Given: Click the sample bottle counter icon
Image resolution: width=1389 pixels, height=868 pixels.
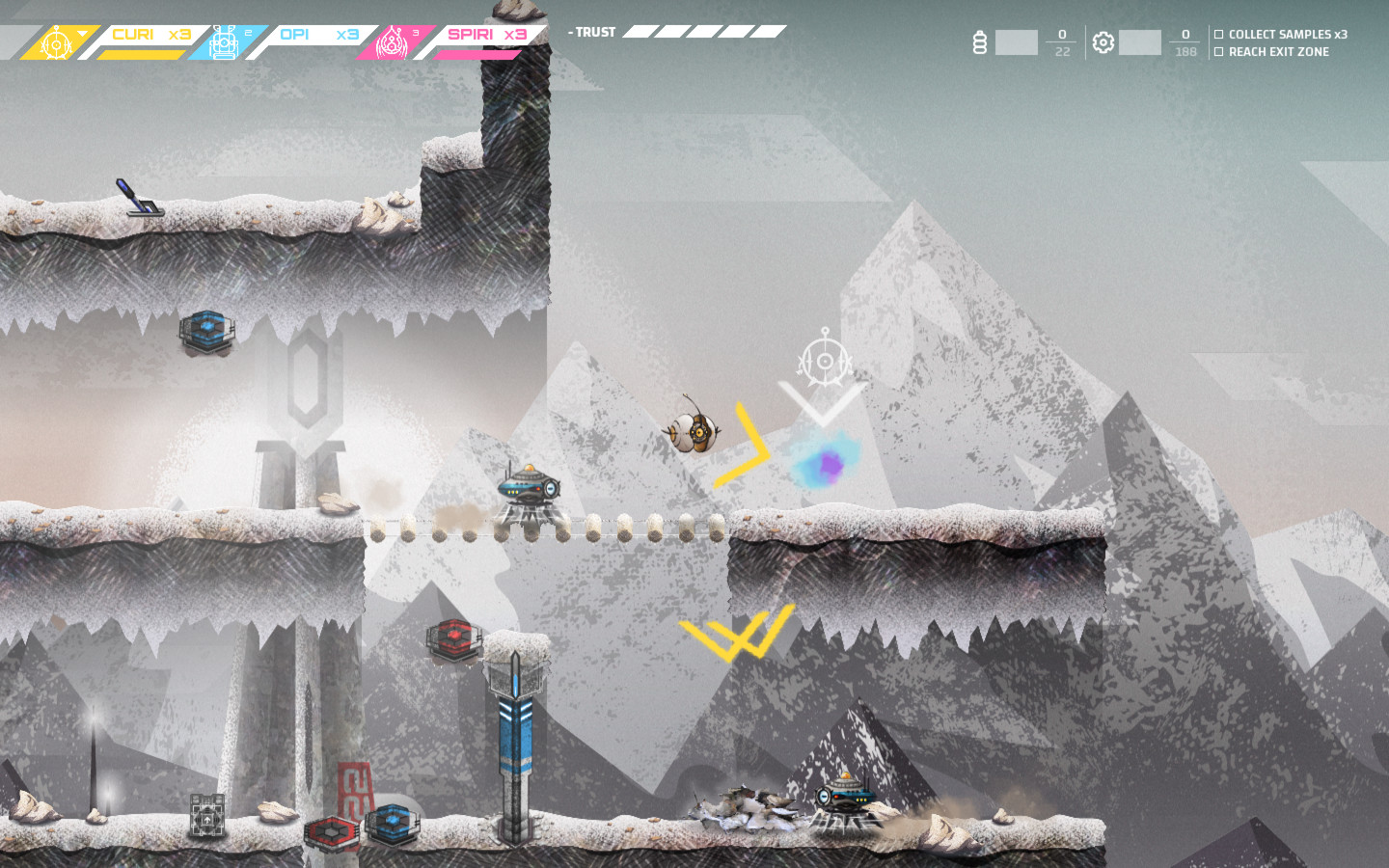Looking at the screenshot, I should (981, 41).
